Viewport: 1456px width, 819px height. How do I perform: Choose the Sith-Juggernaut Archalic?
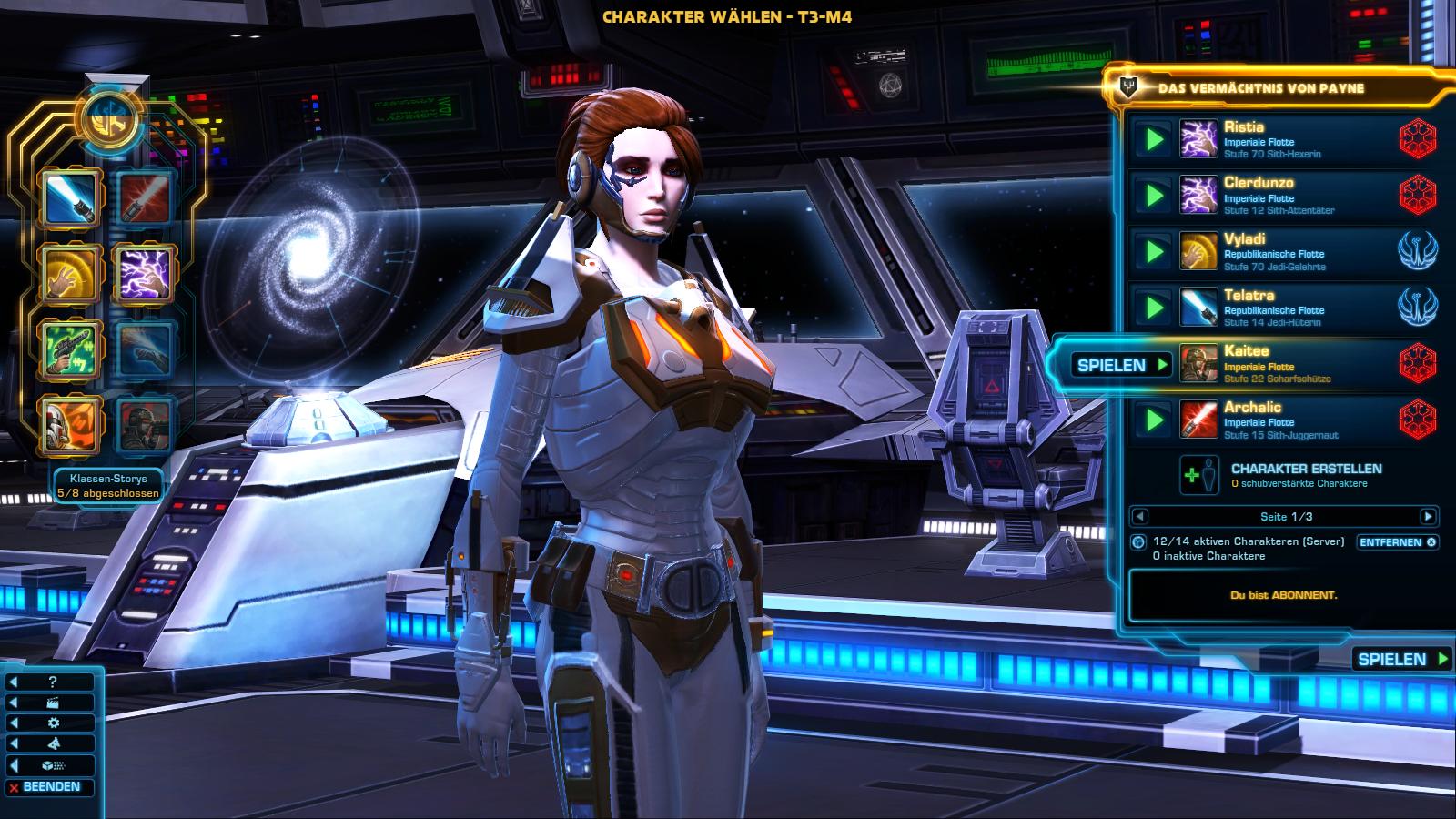[1292, 420]
